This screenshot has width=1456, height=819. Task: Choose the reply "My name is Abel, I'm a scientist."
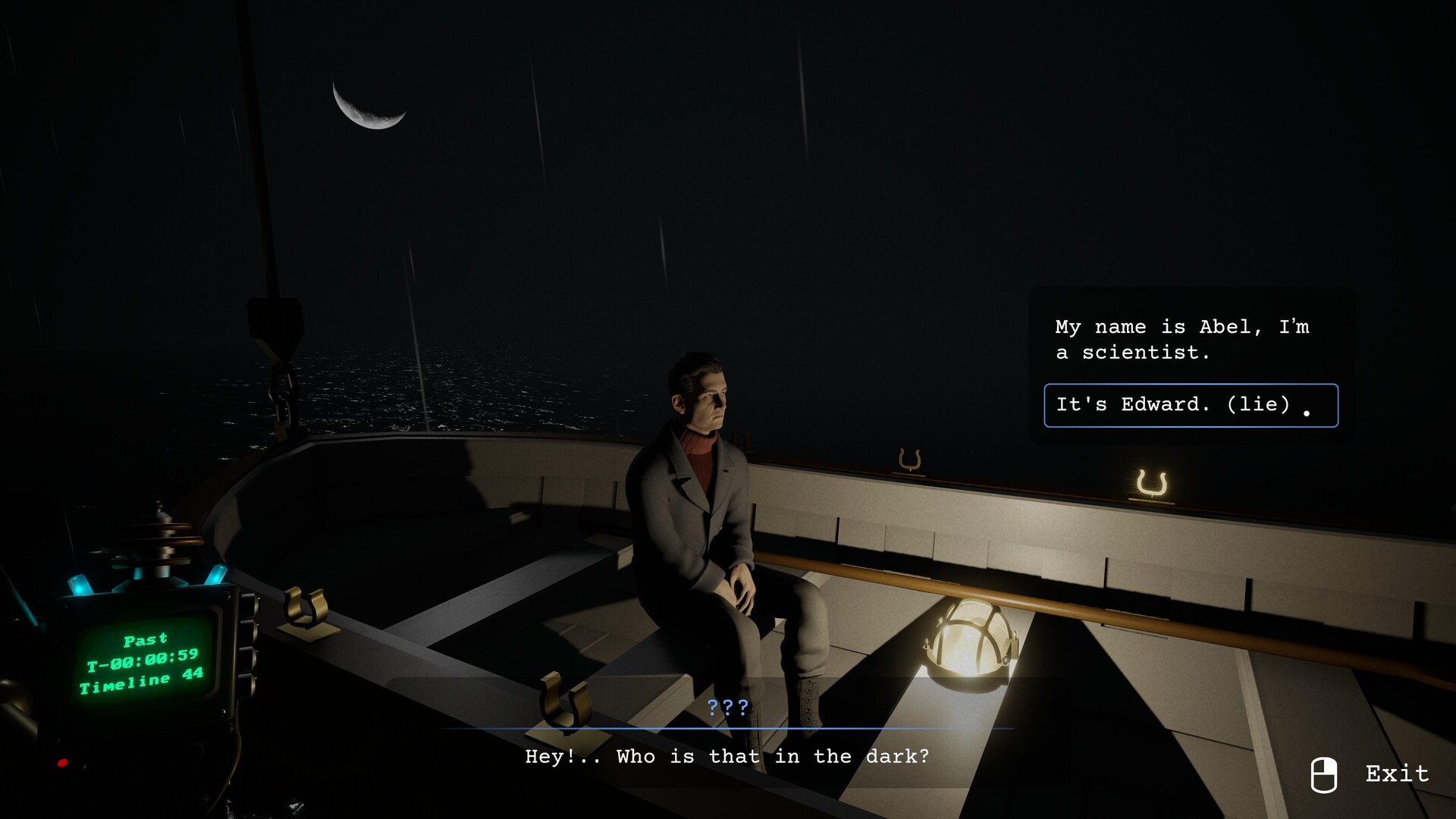(1181, 339)
